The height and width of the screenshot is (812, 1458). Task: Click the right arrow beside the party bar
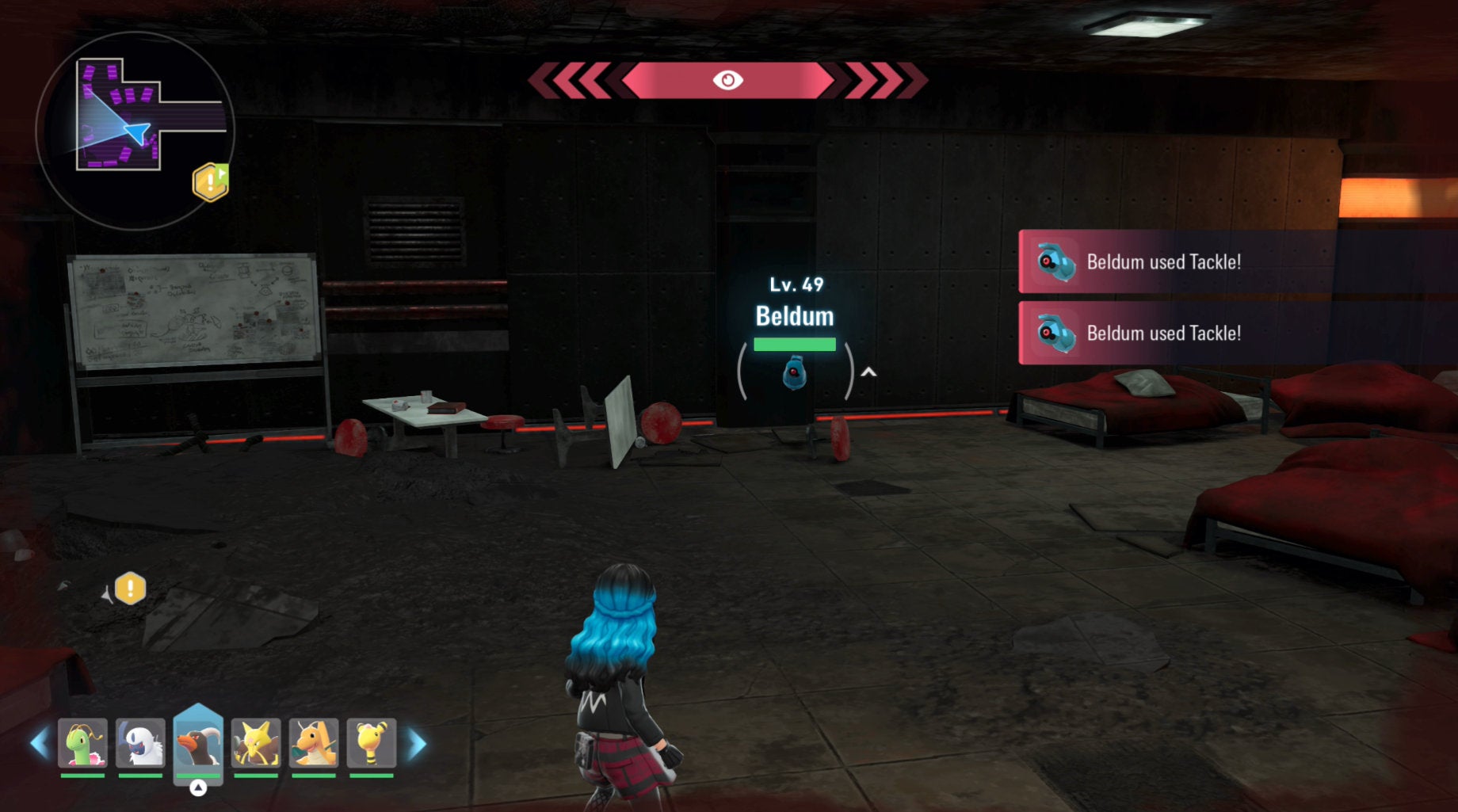point(418,744)
